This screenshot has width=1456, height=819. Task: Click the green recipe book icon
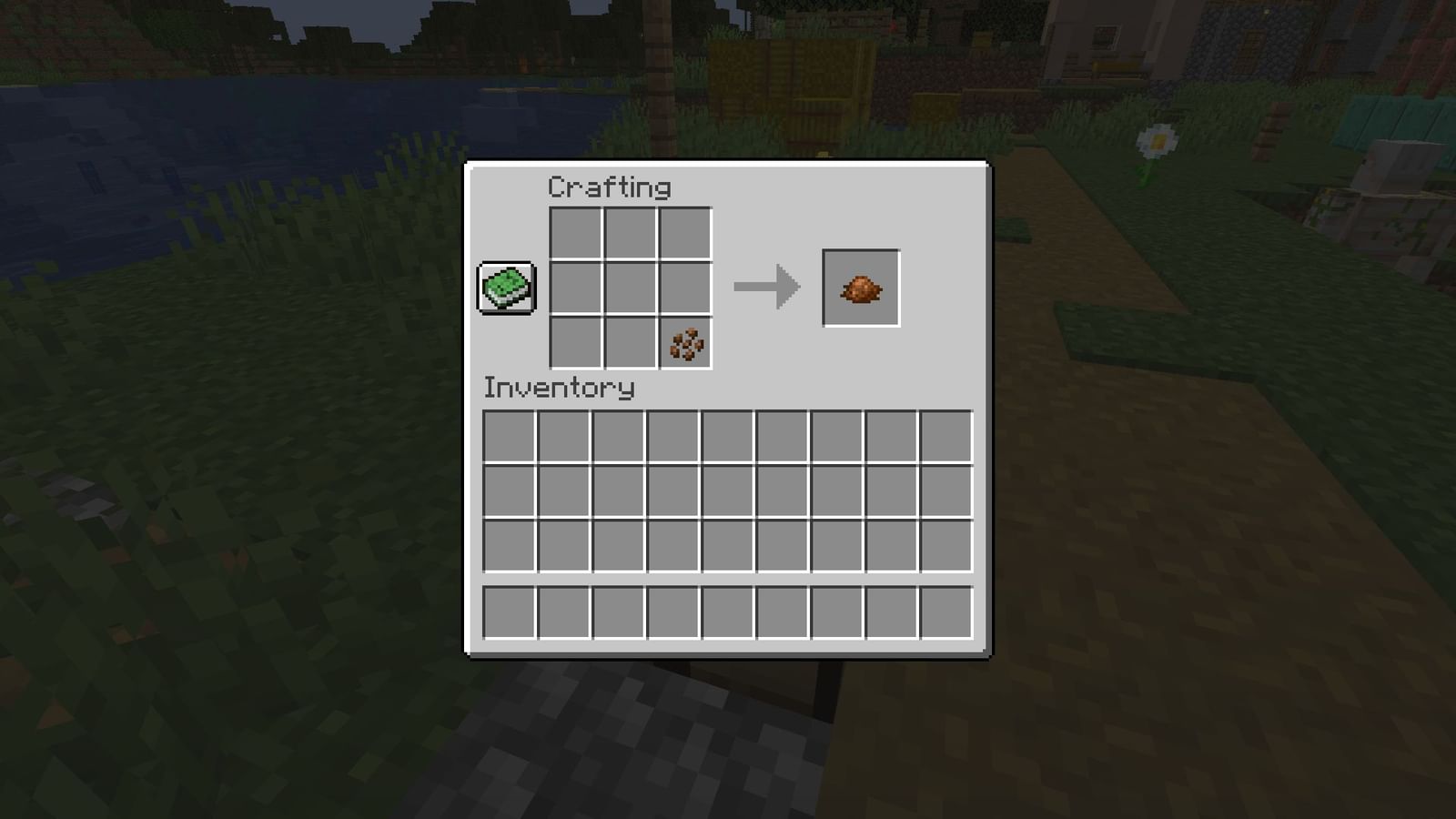pos(505,288)
